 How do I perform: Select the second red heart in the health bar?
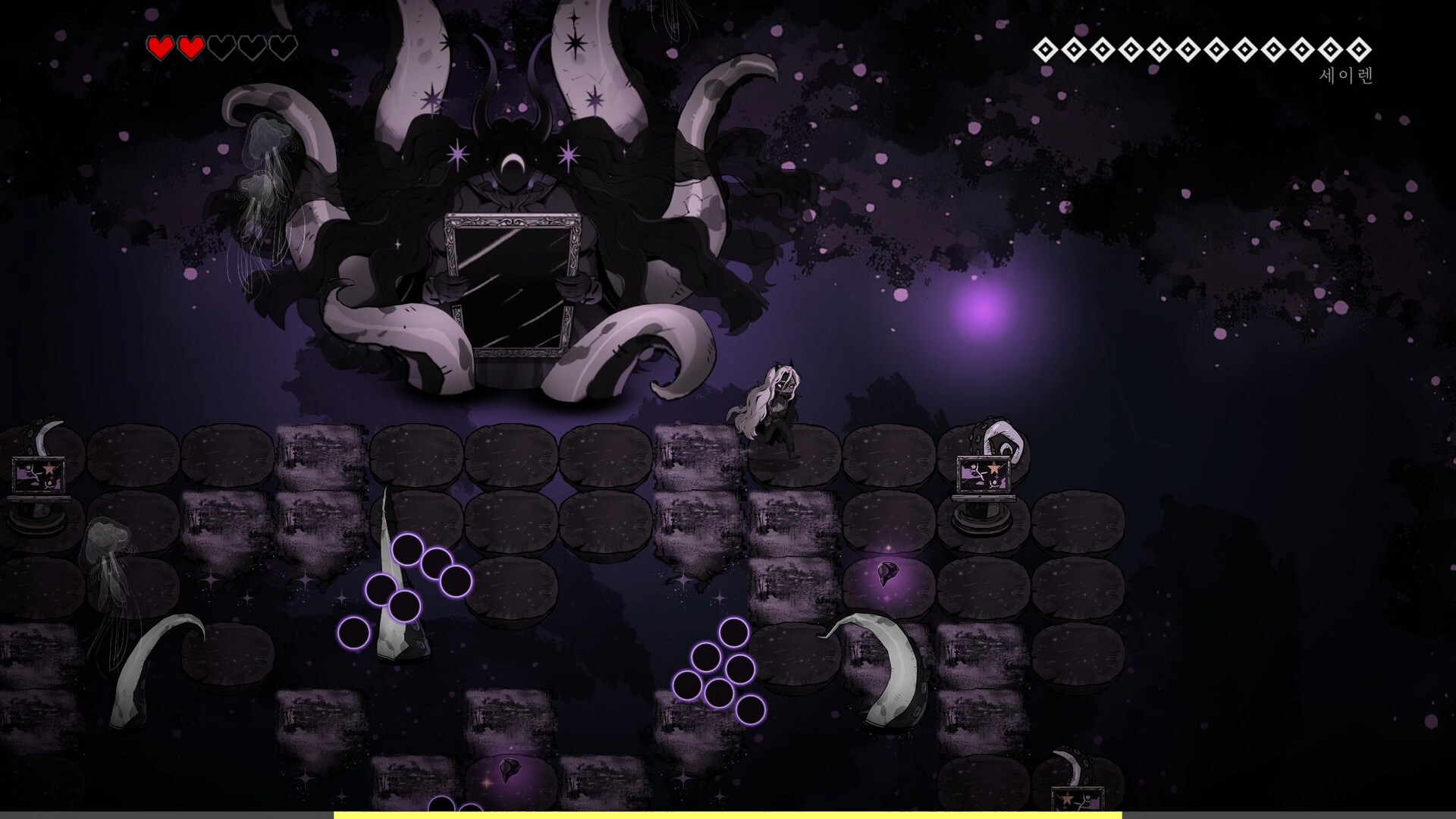click(193, 47)
